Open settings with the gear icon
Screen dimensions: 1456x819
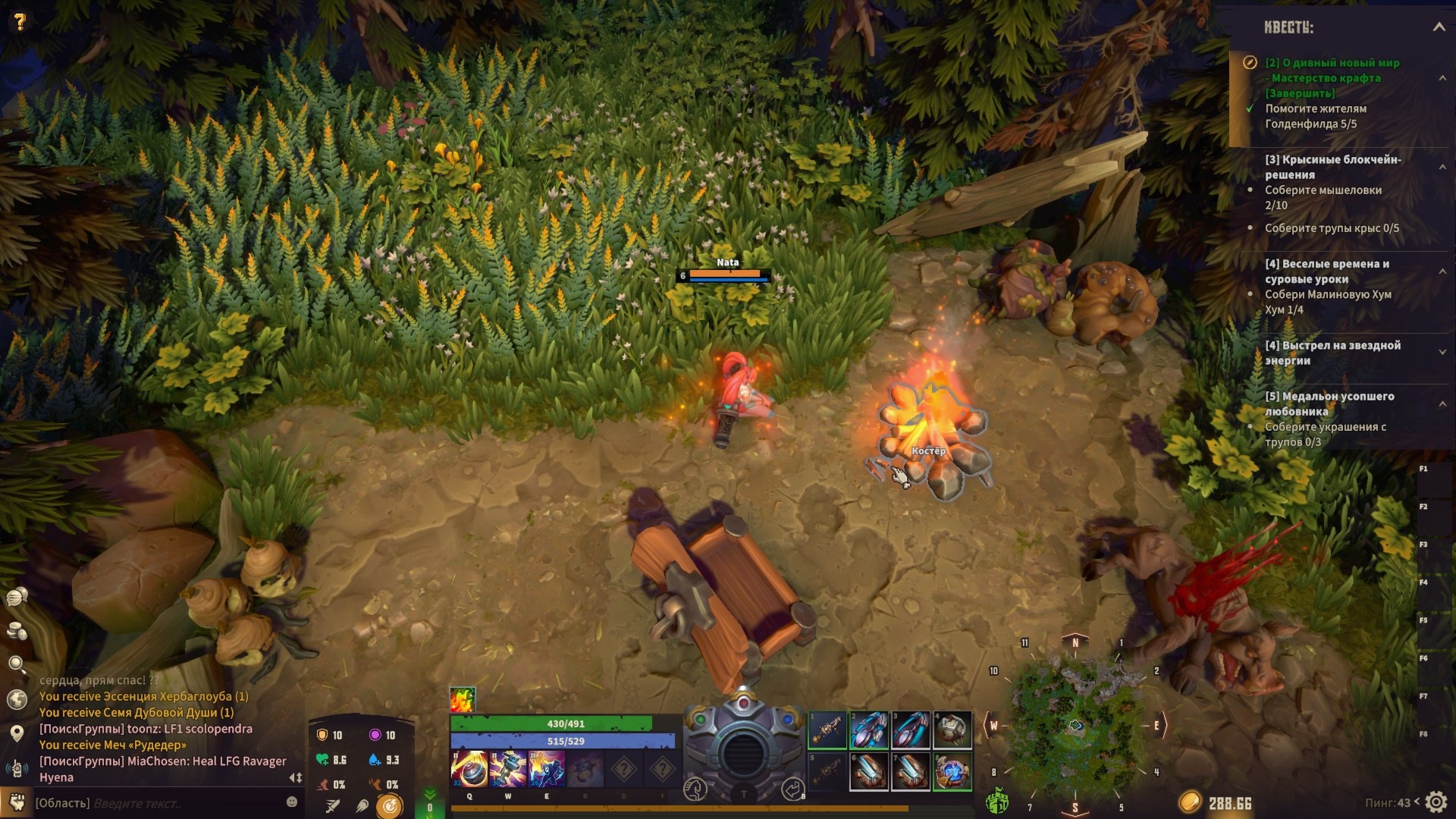coord(1436,802)
